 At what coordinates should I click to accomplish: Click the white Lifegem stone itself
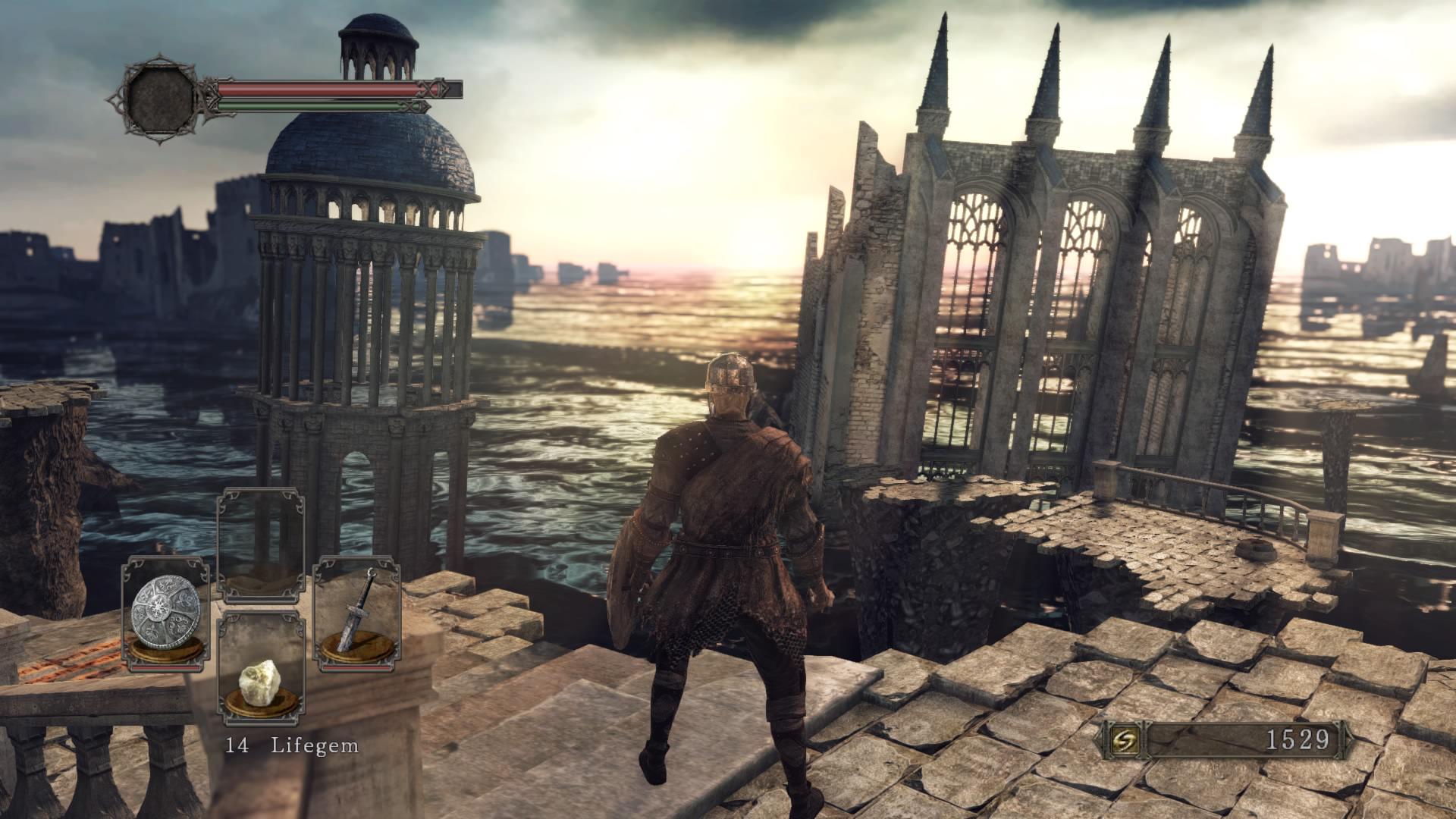[x=261, y=681]
